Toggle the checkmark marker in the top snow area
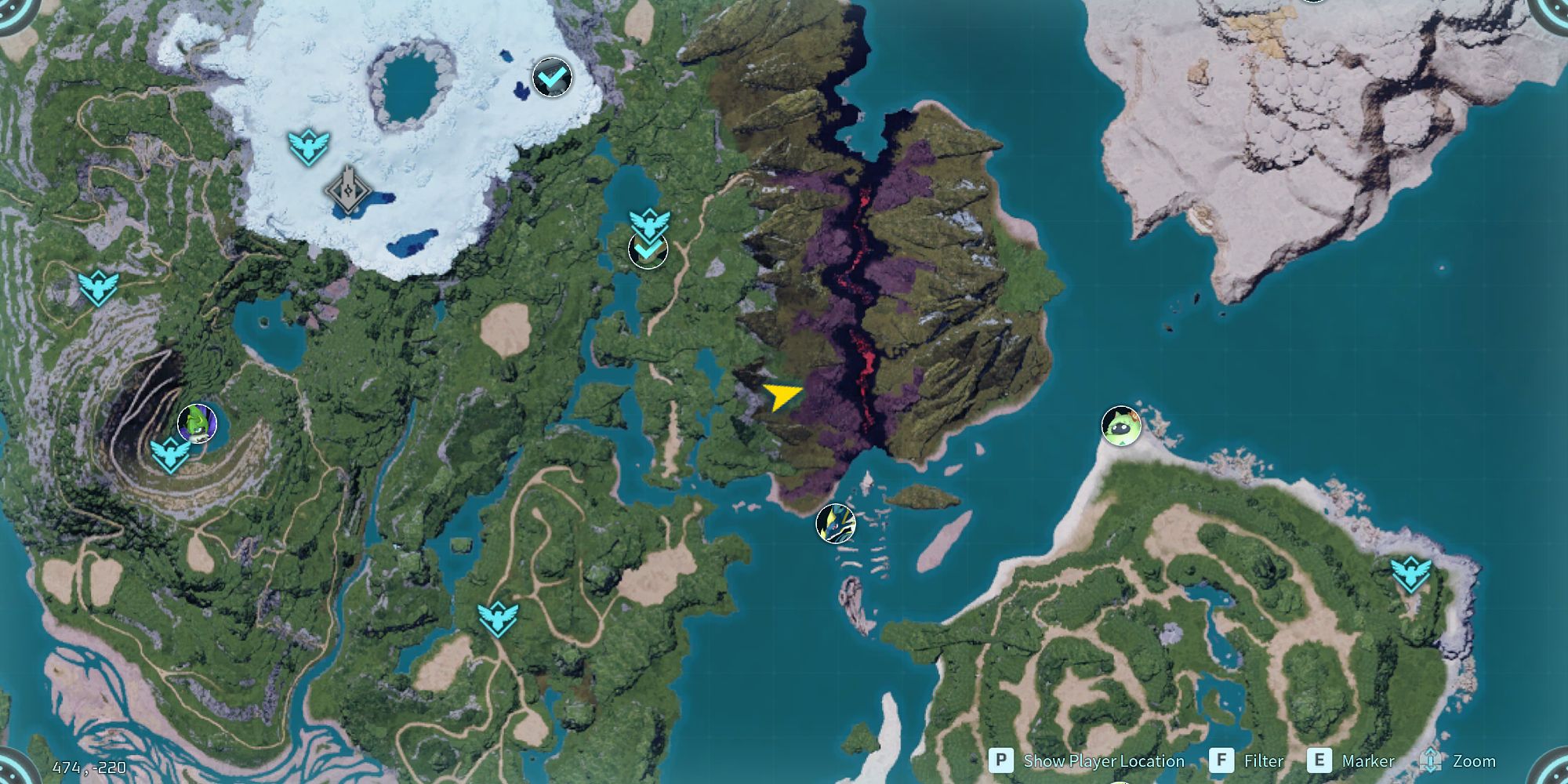This screenshot has width=1568, height=784. pyautogui.click(x=551, y=76)
